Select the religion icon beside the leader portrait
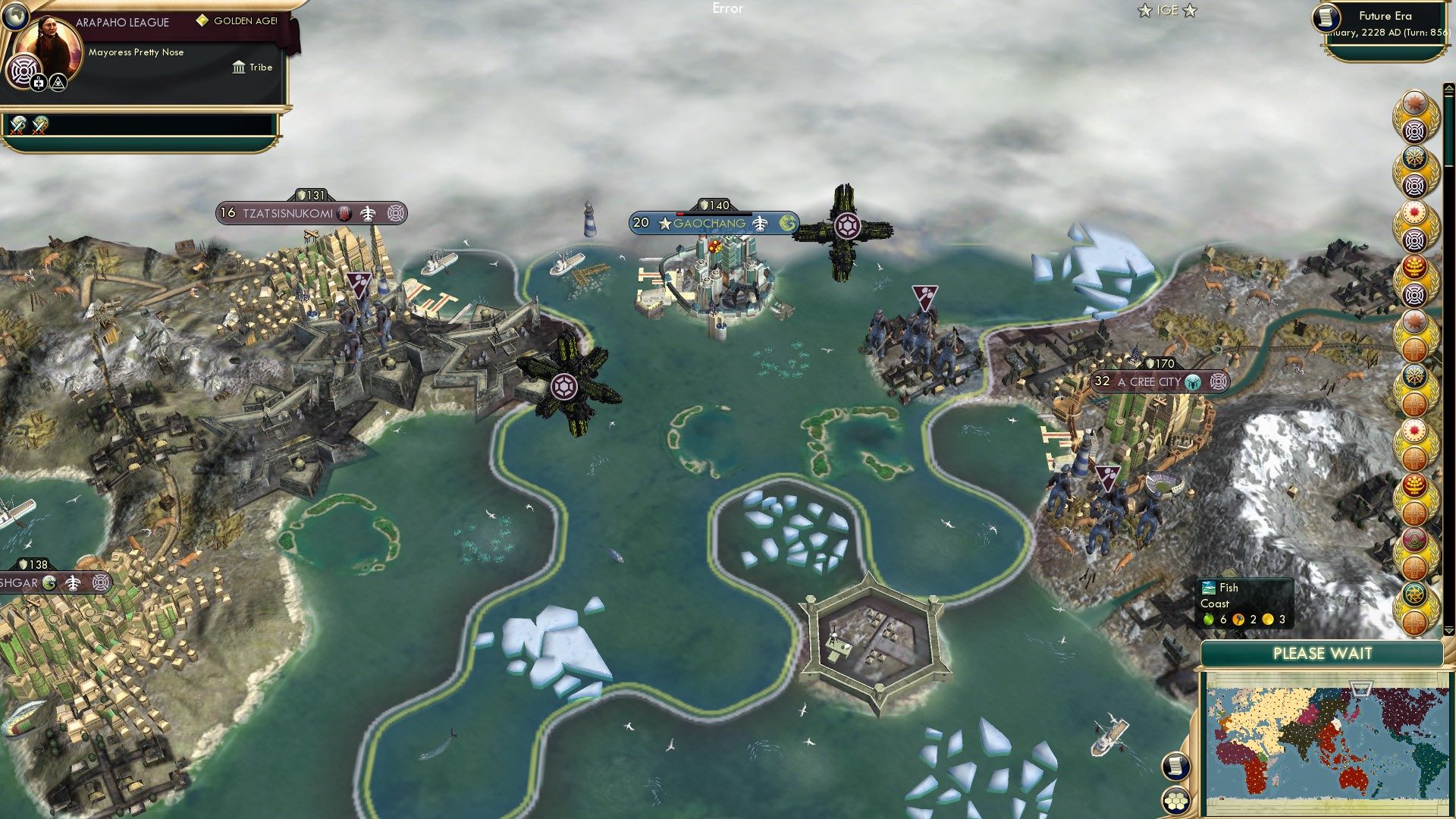1456x819 pixels. [24, 71]
